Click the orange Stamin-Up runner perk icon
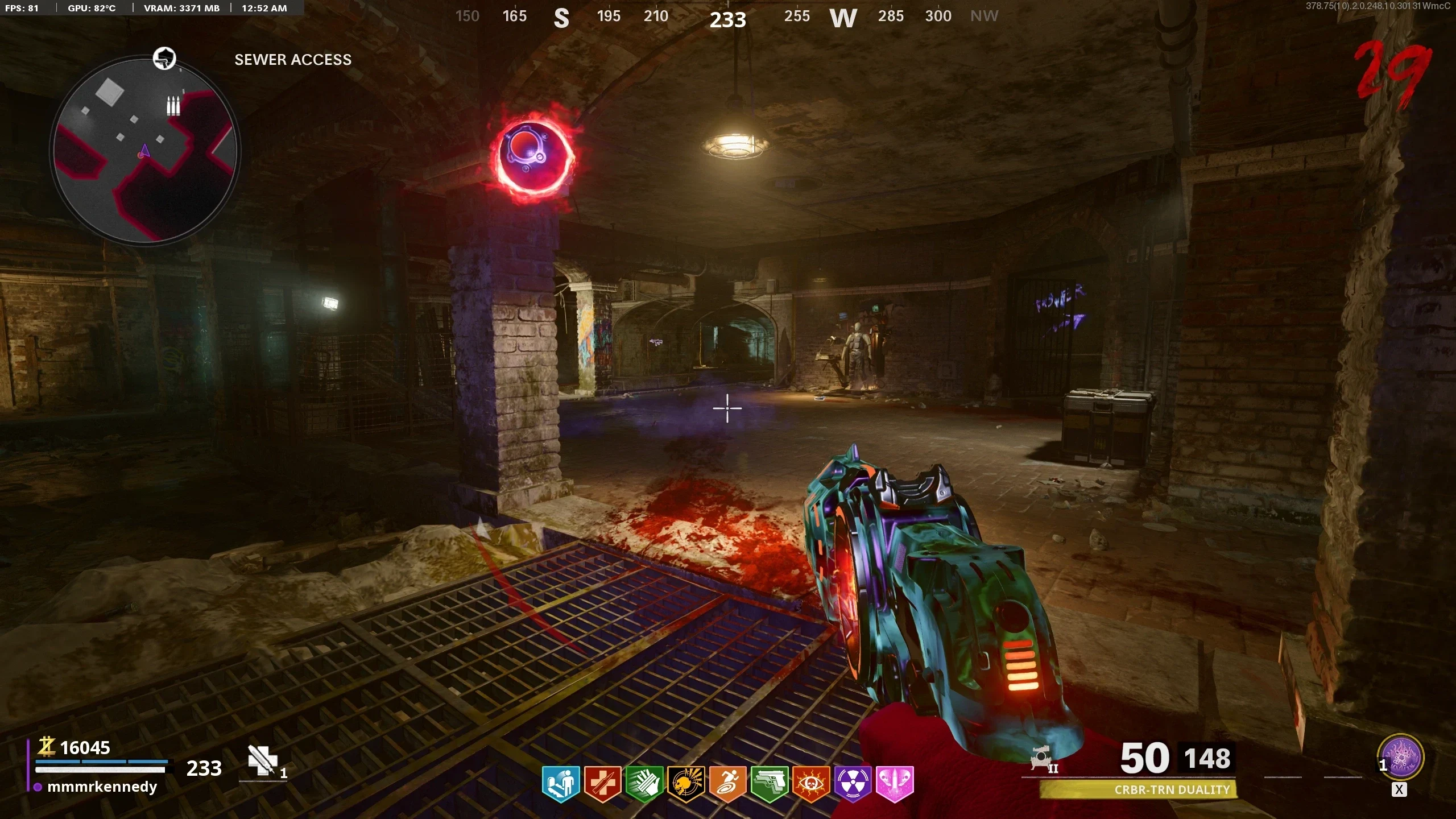This screenshot has width=1456, height=819. [727, 784]
